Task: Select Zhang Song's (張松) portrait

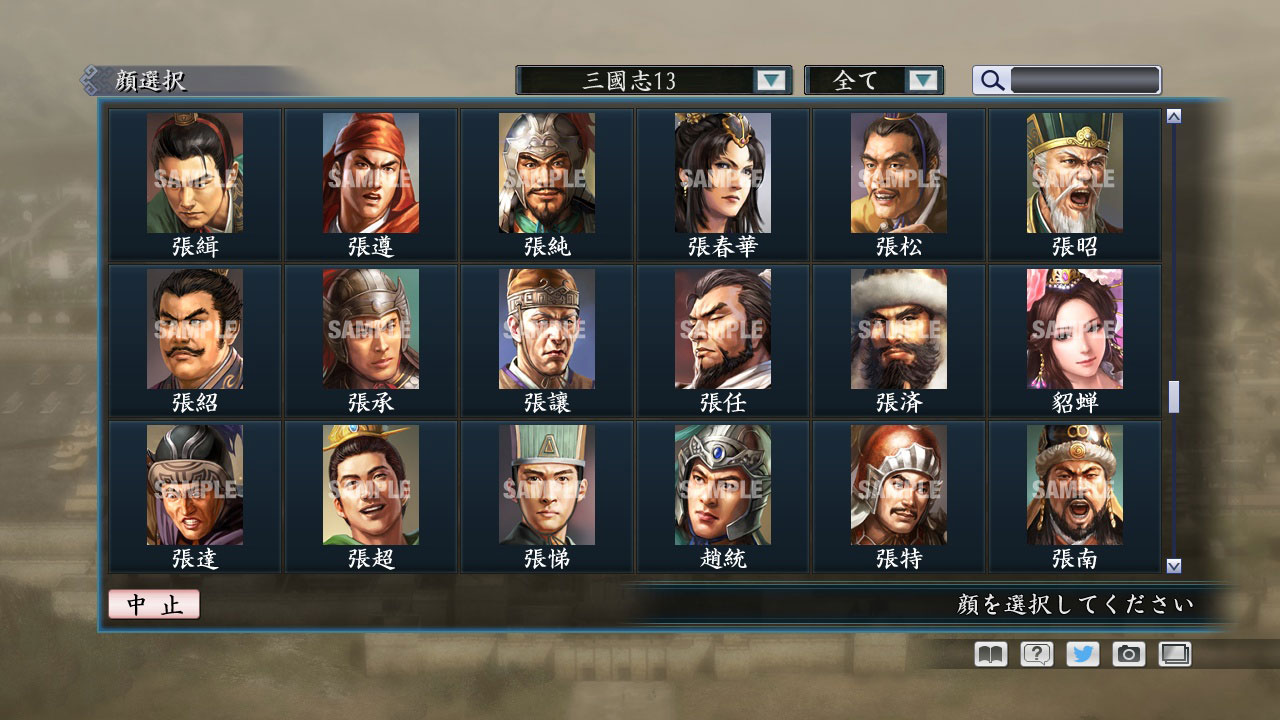Action: (898, 175)
